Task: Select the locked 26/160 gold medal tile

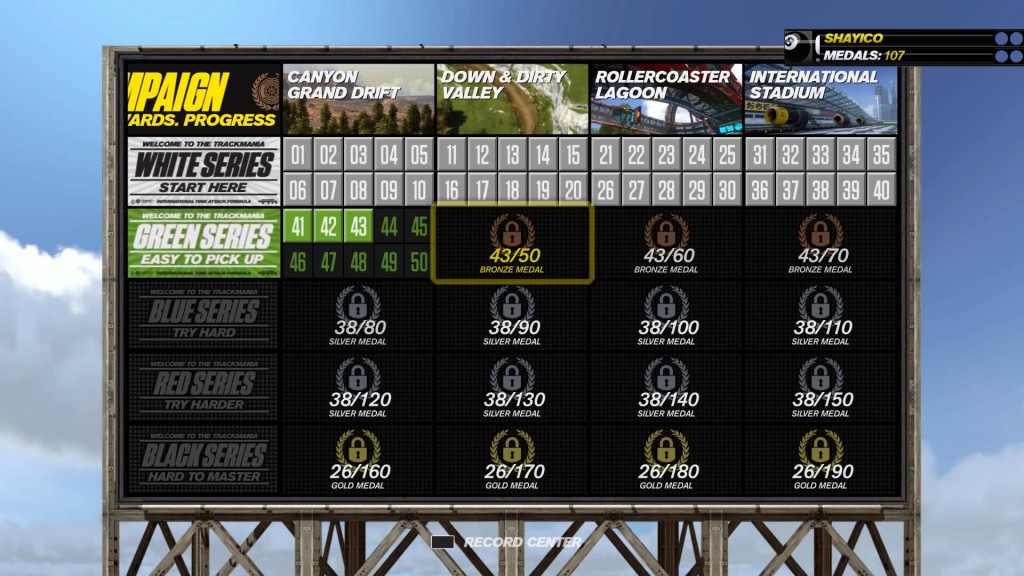Action: click(358, 458)
